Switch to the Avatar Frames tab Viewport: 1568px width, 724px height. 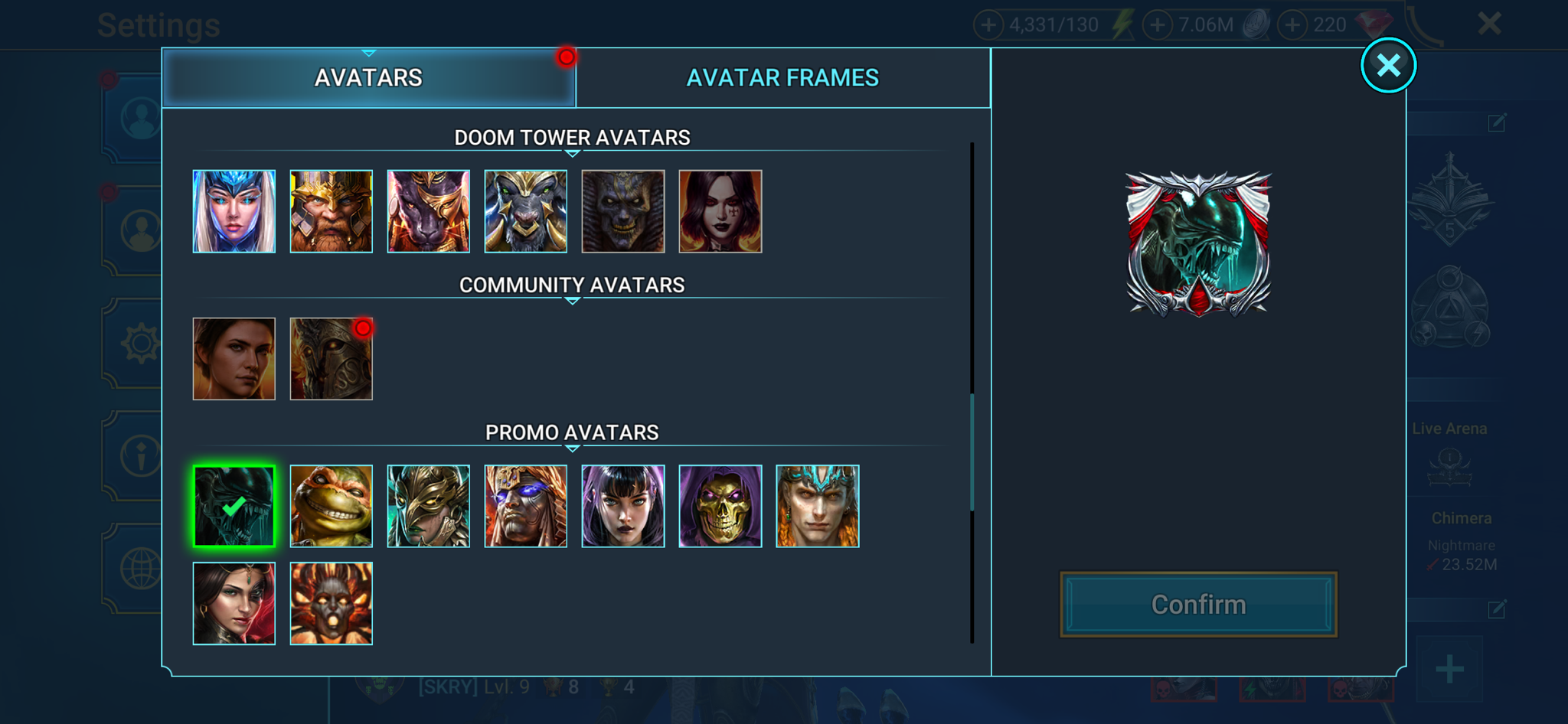click(x=782, y=77)
